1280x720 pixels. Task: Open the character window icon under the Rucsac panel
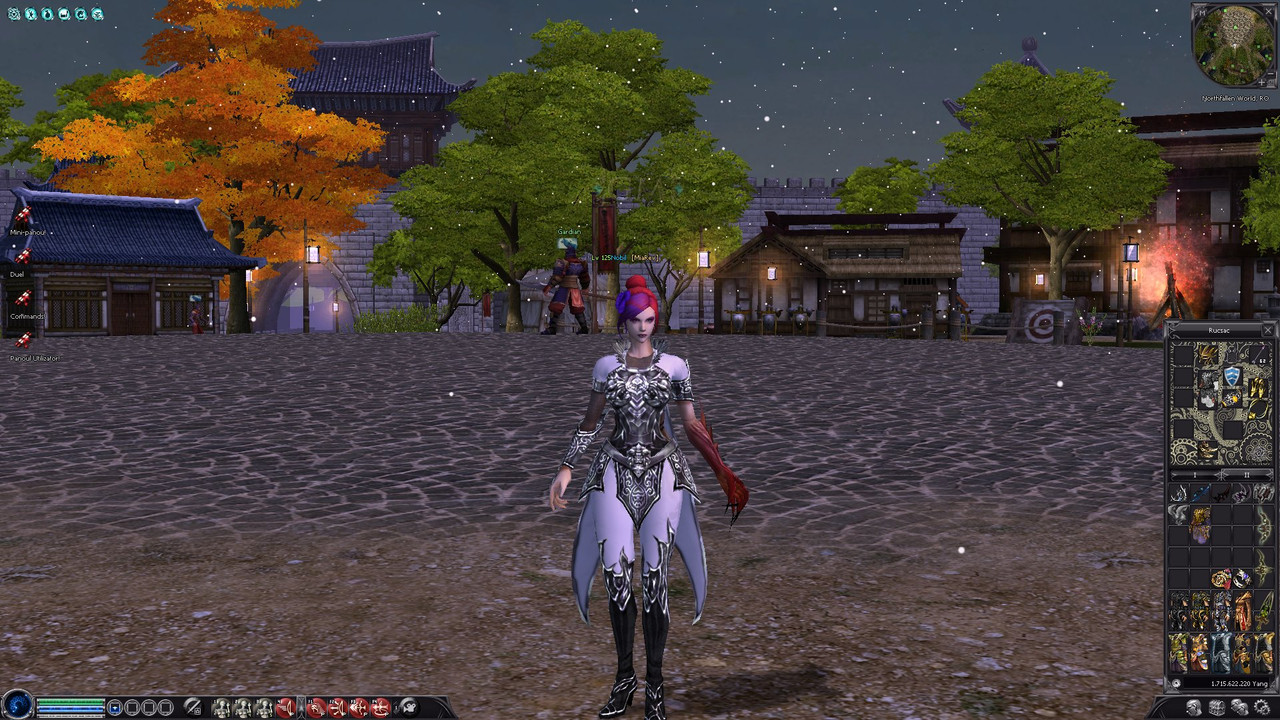pos(1195,707)
